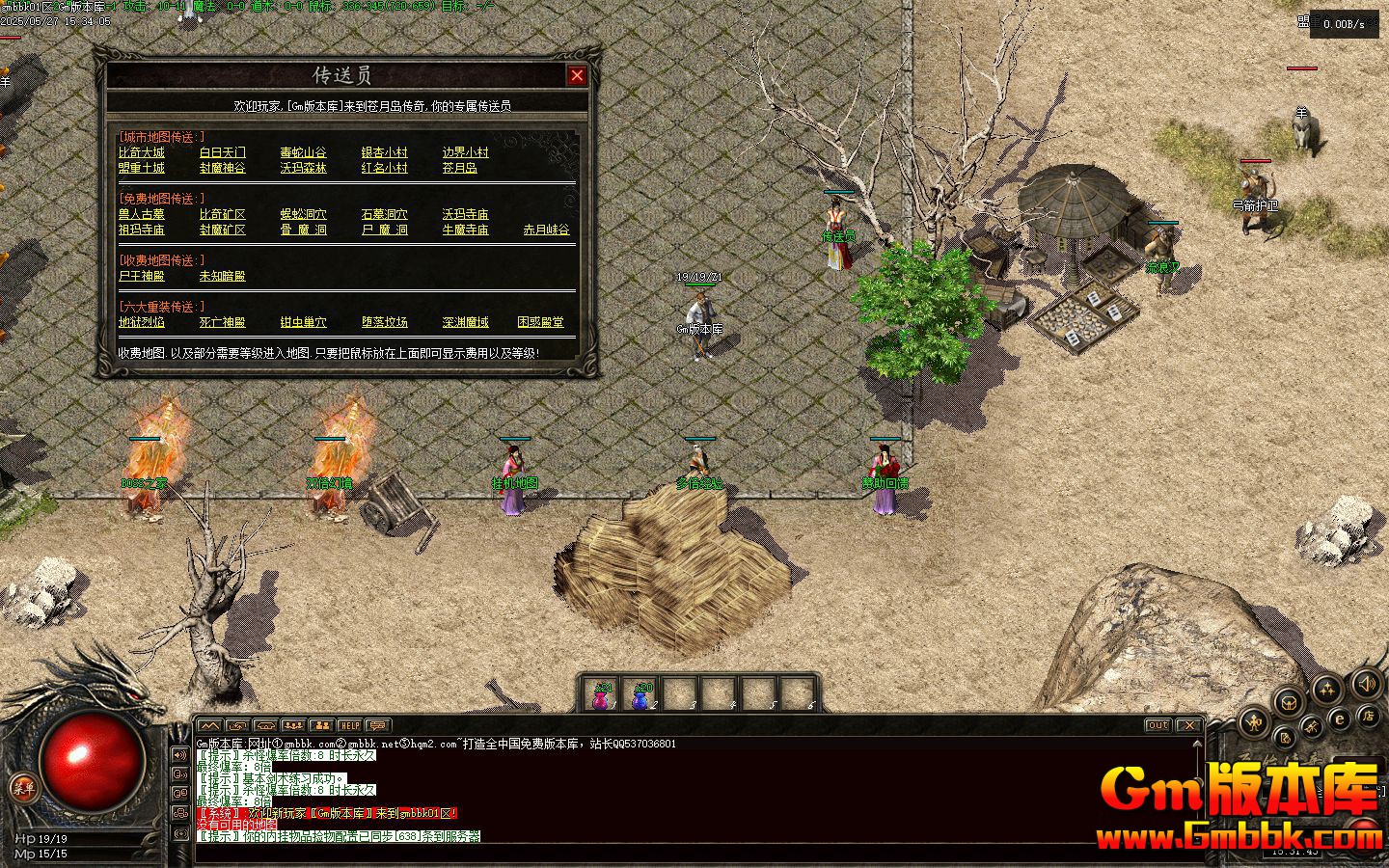
Task: Click the 菜单 menu button
Action: (x=21, y=788)
